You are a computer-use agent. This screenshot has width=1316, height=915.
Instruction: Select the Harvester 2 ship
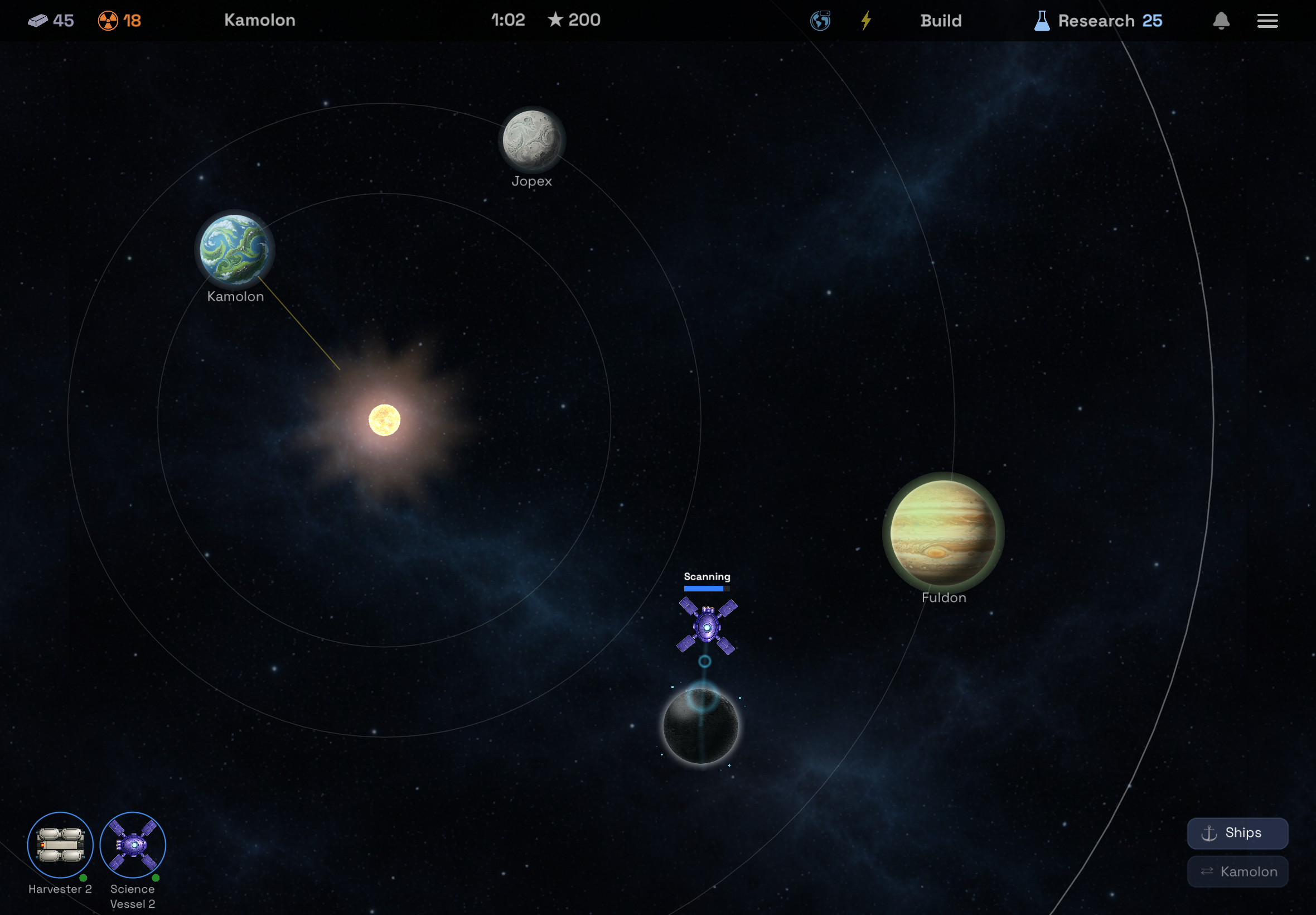[x=60, y=845]
